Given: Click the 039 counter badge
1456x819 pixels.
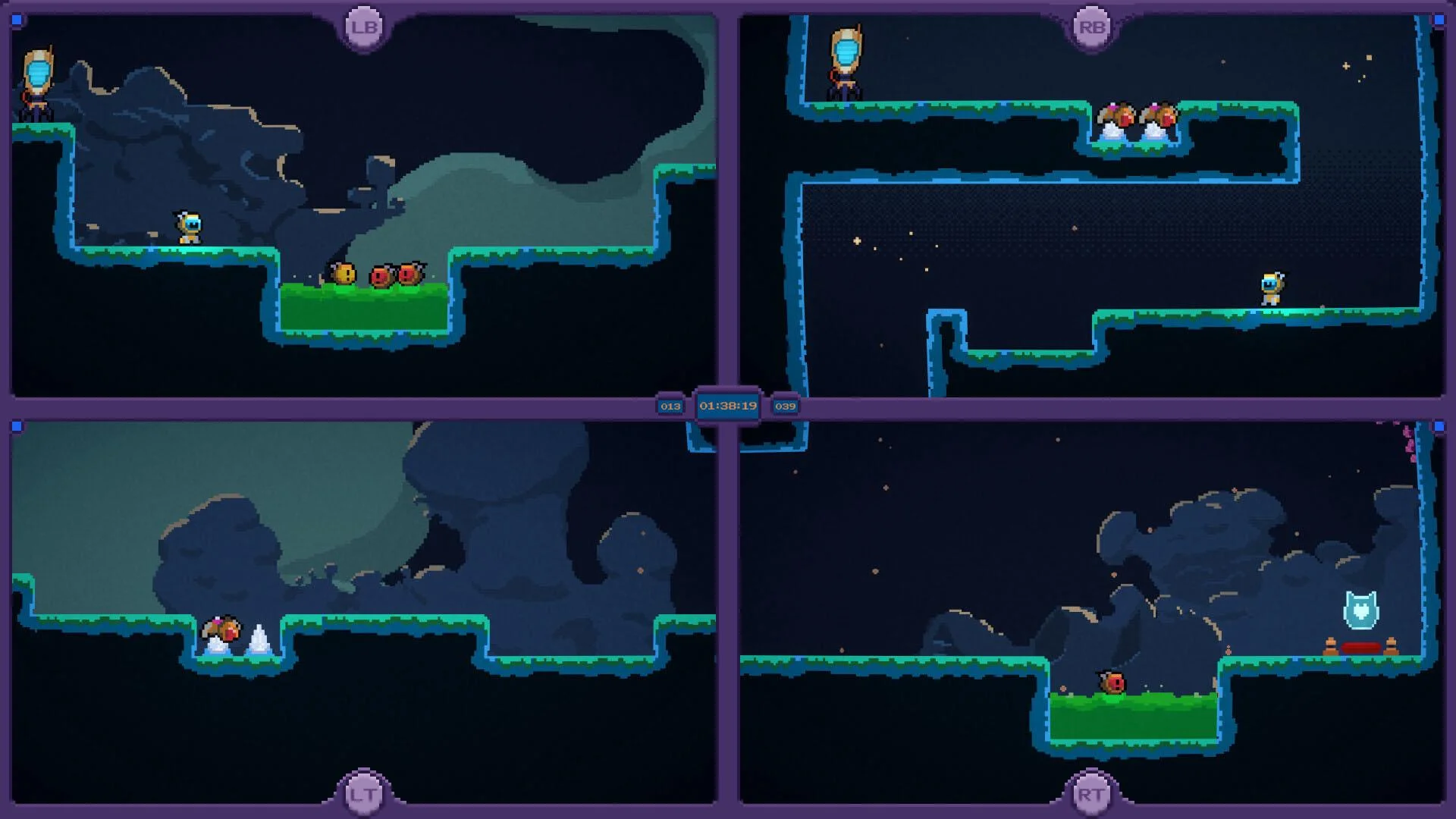Looking at the screenshot, I should pos(786,406).
